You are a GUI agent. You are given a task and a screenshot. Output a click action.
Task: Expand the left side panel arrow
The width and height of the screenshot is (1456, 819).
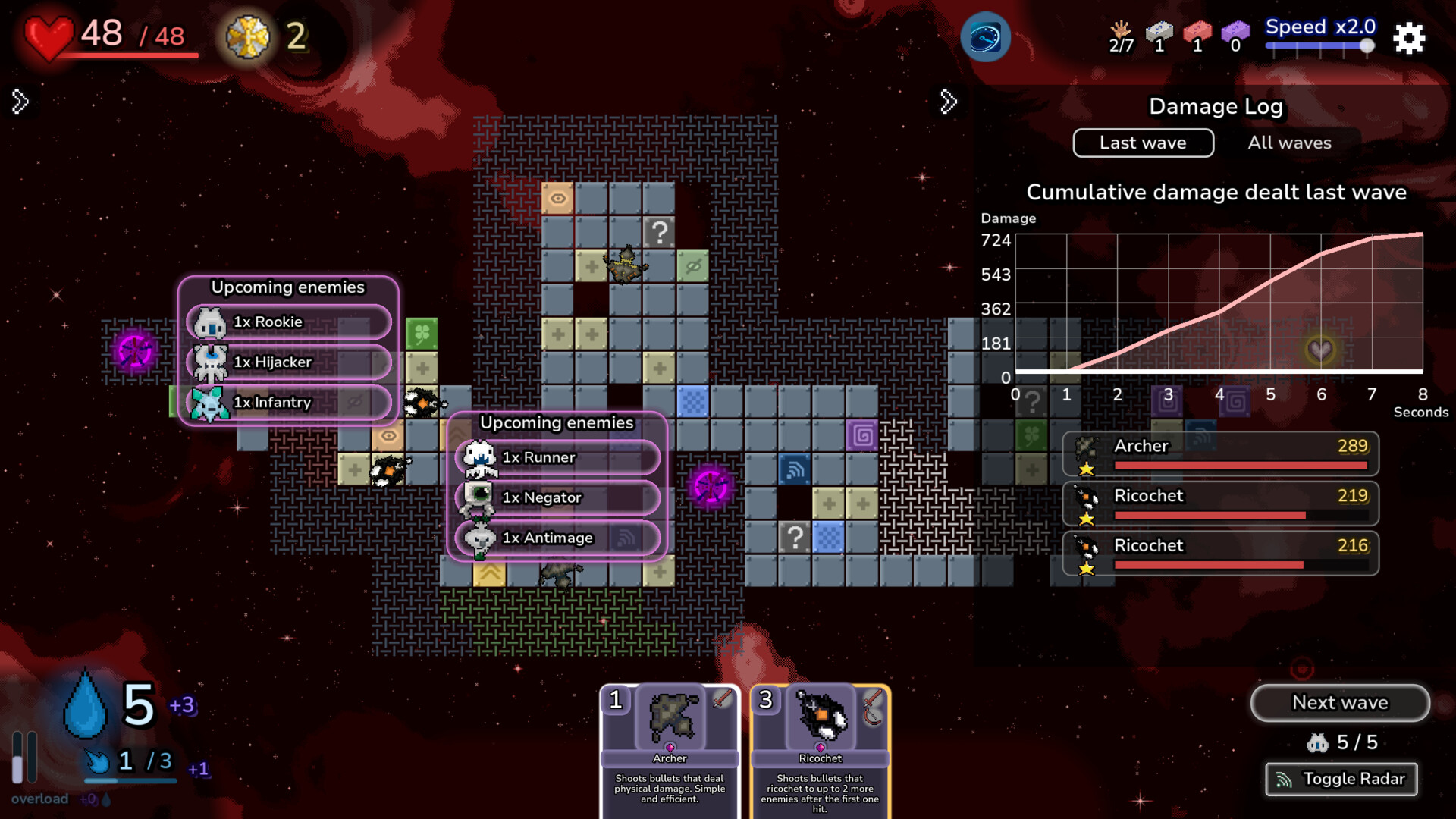point(20,102)
